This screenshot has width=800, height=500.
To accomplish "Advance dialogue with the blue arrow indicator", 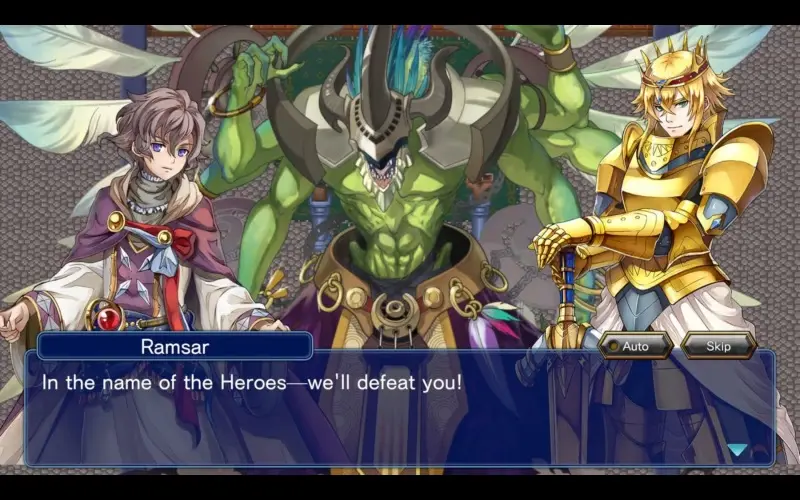I will (x=737, y=450).
